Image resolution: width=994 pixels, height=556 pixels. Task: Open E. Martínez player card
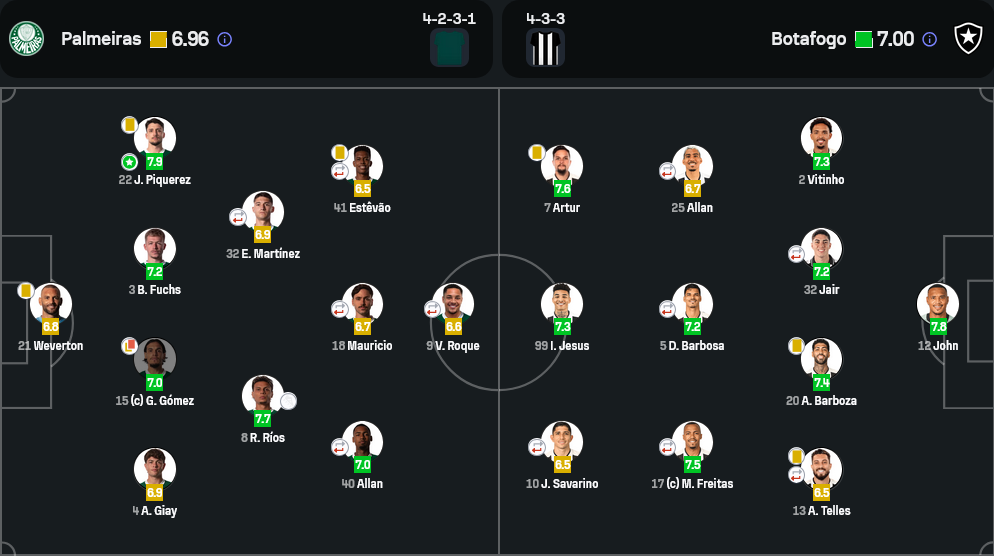(263, 212)
